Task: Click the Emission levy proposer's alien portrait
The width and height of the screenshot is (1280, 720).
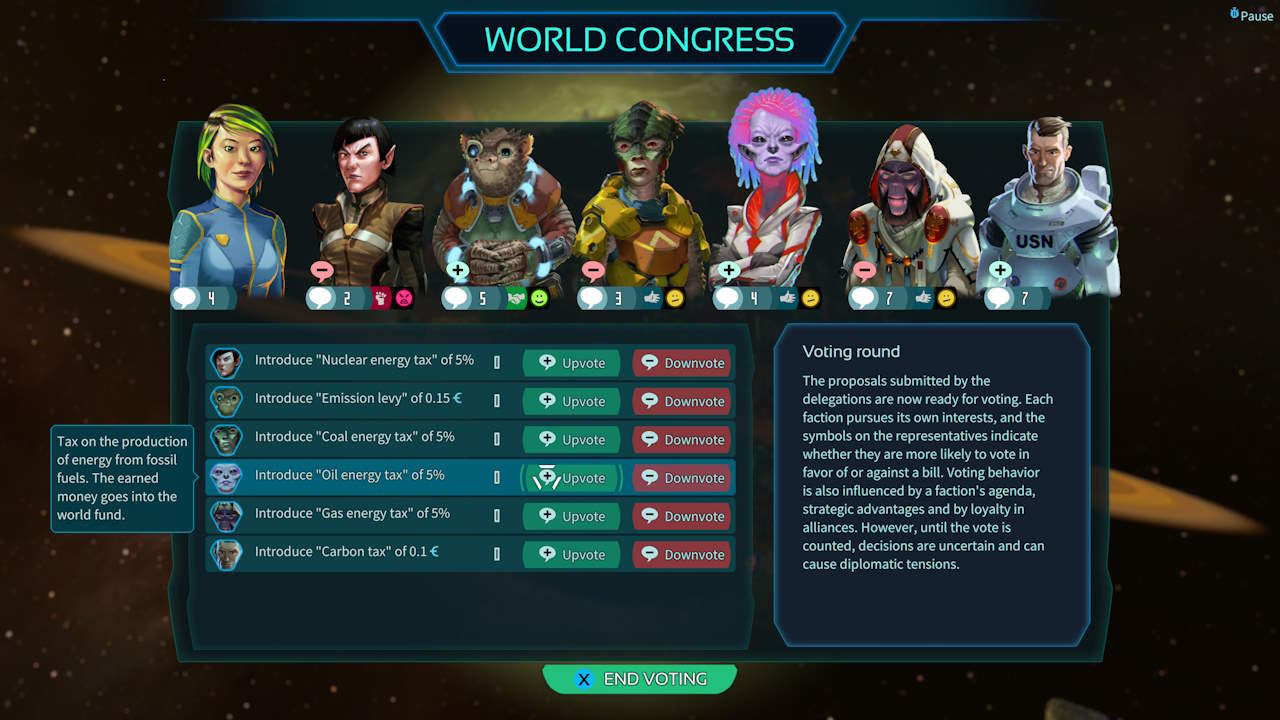Action: pos(226,401)
